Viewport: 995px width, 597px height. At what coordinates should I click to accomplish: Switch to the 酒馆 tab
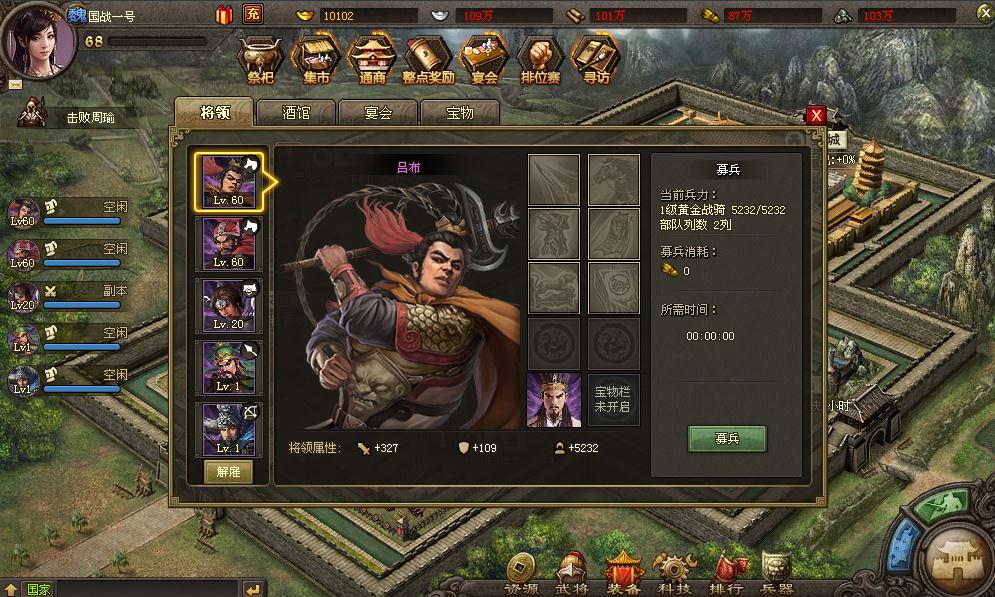click(x=296, y=113)
